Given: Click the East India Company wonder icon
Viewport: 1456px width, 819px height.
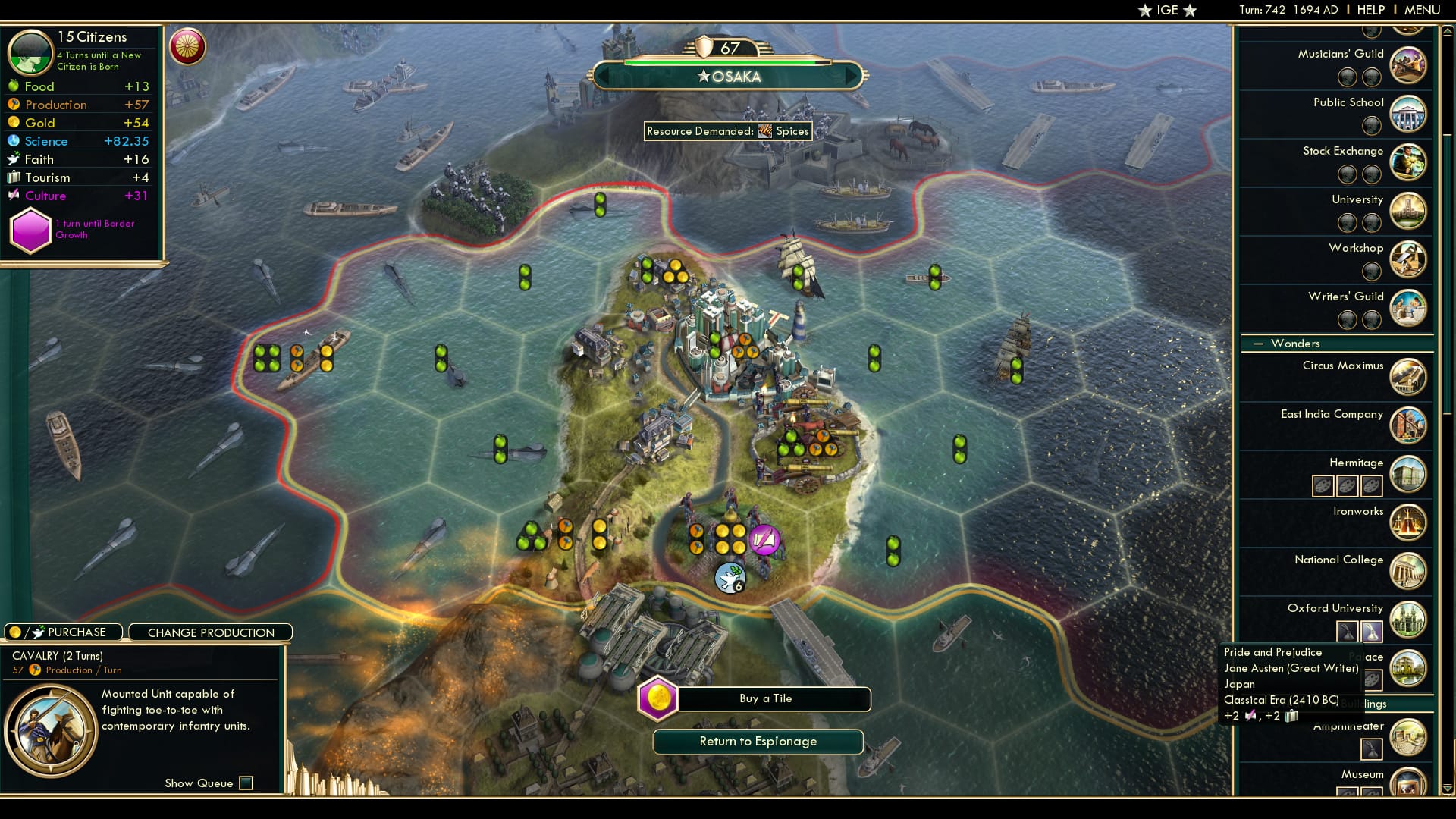Looking at the screenshot, I should (x=1407, y=425).
